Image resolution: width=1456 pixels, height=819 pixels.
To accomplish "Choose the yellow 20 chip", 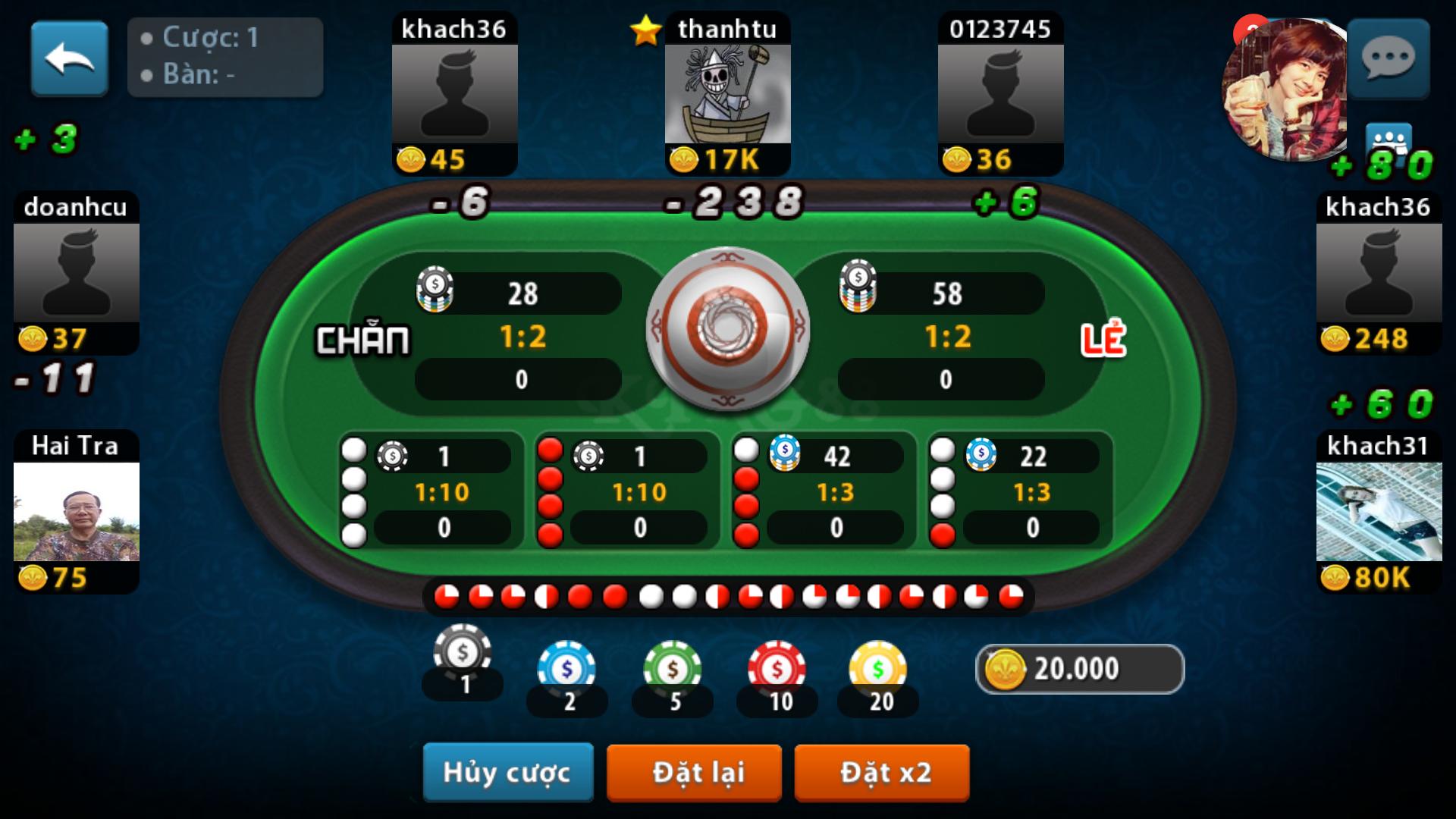I will tap(877, 669).
